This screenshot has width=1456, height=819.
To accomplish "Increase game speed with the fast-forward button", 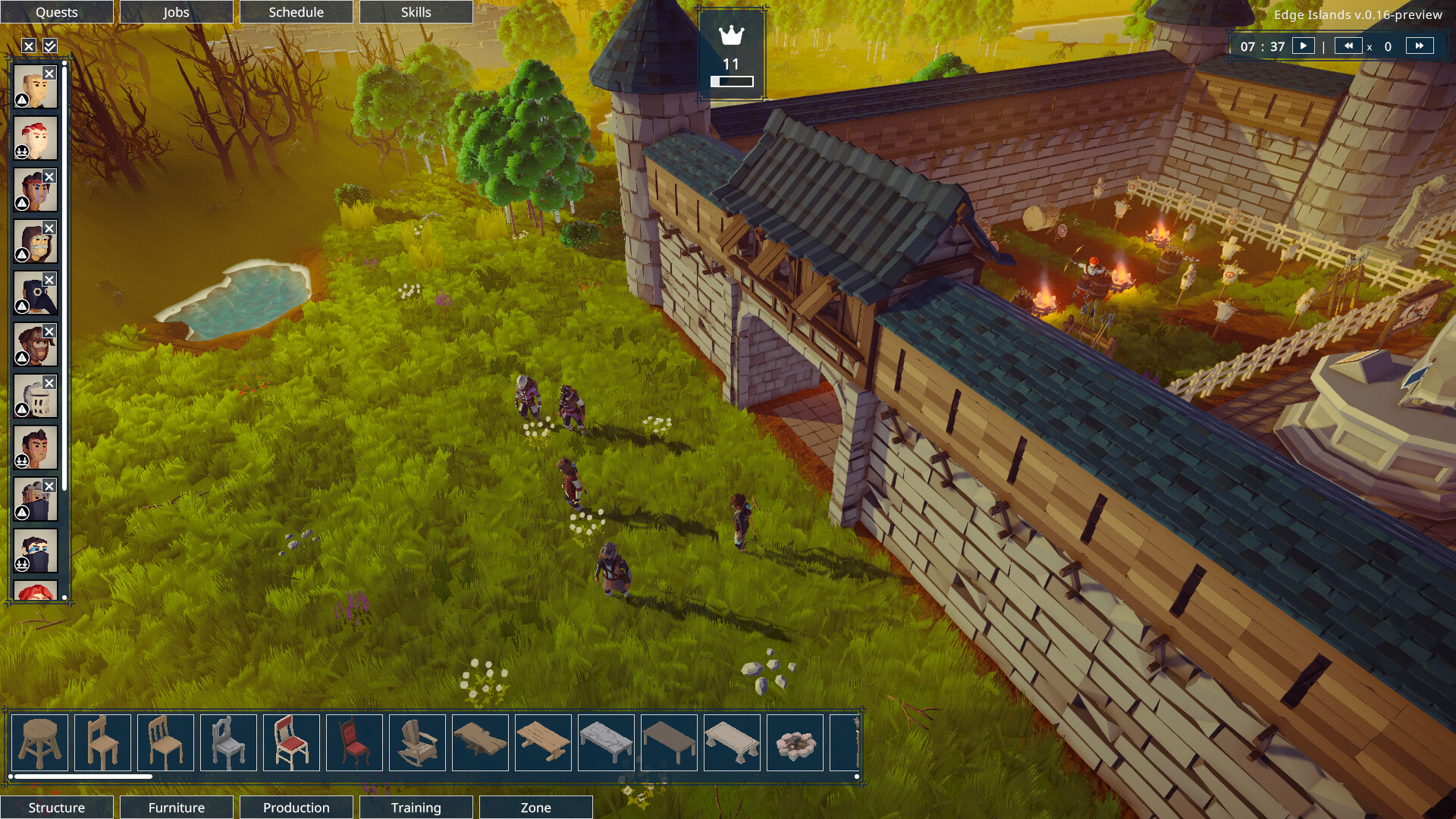I will click(1419, 45).
